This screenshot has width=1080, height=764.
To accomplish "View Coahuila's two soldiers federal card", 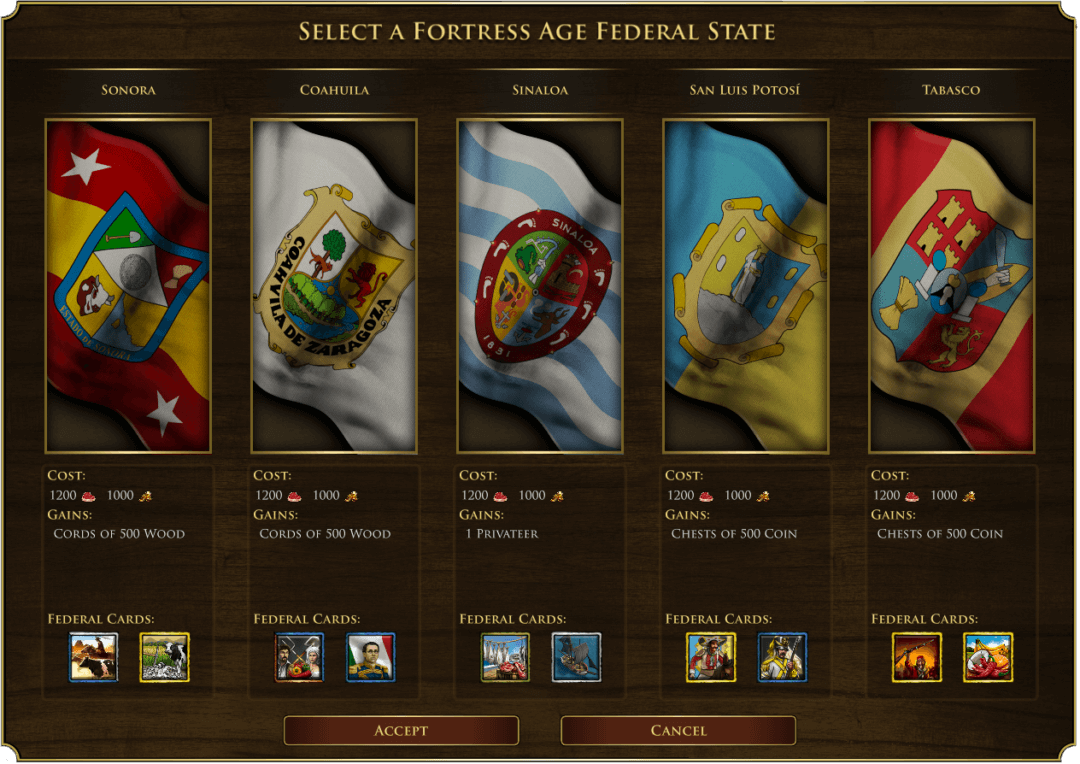I will (x=300, y=657).
